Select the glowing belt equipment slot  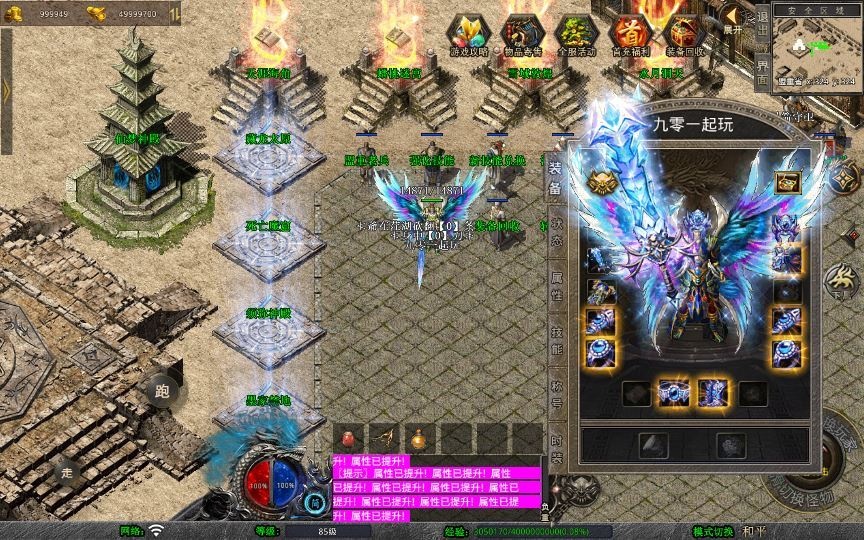coord(671,393)
